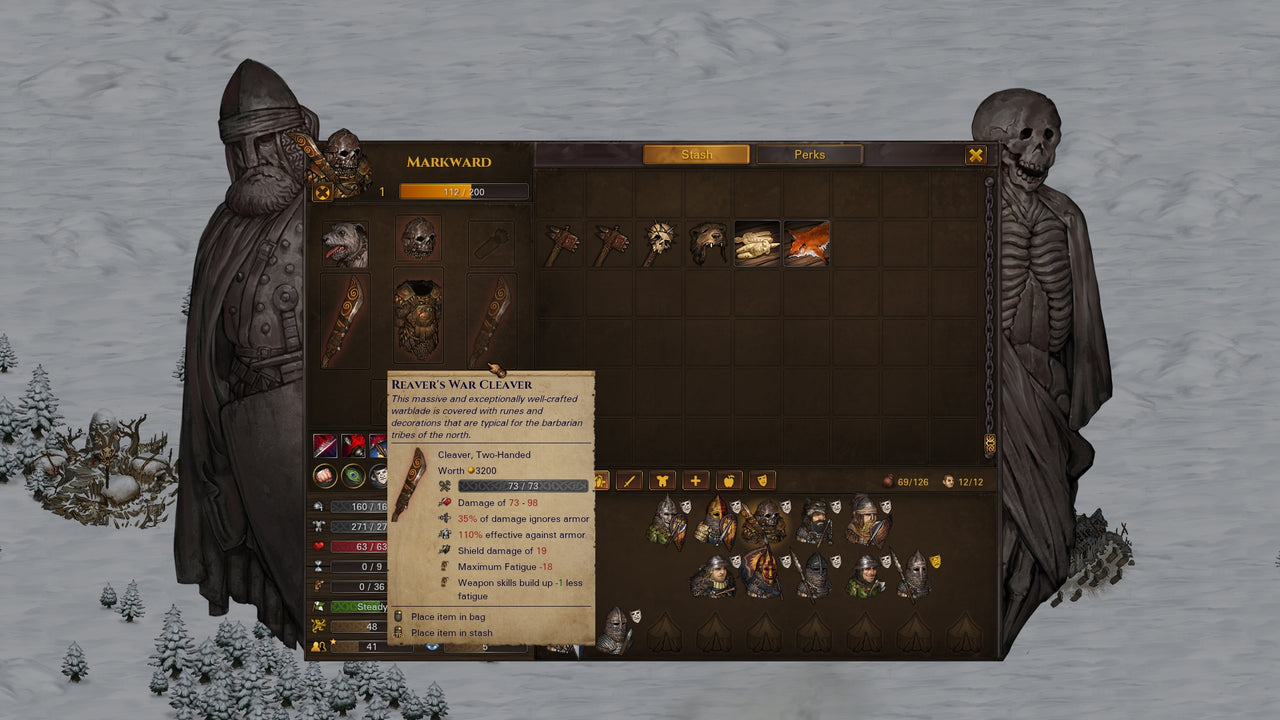Select the armor filter icon
This screenshot has height=720, width=1280.
point(662,481)
